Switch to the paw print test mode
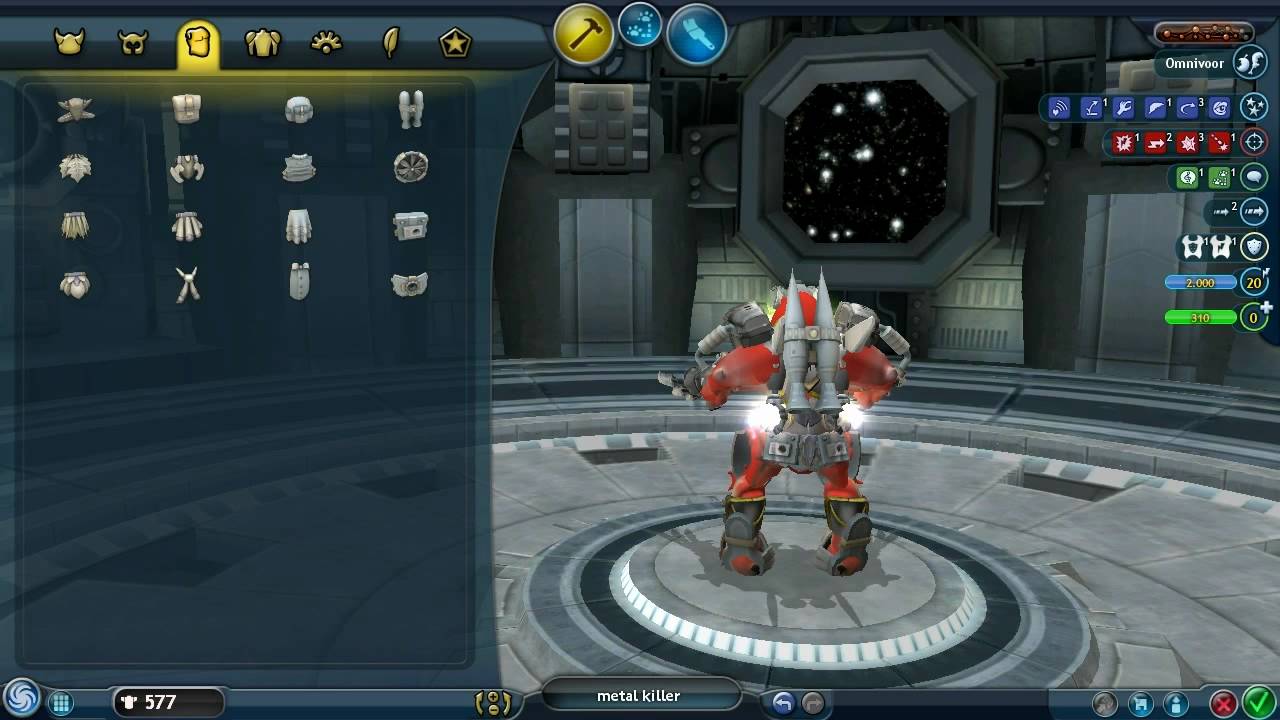The height and width of the screenshot is (720, 1280). point(640,27)
